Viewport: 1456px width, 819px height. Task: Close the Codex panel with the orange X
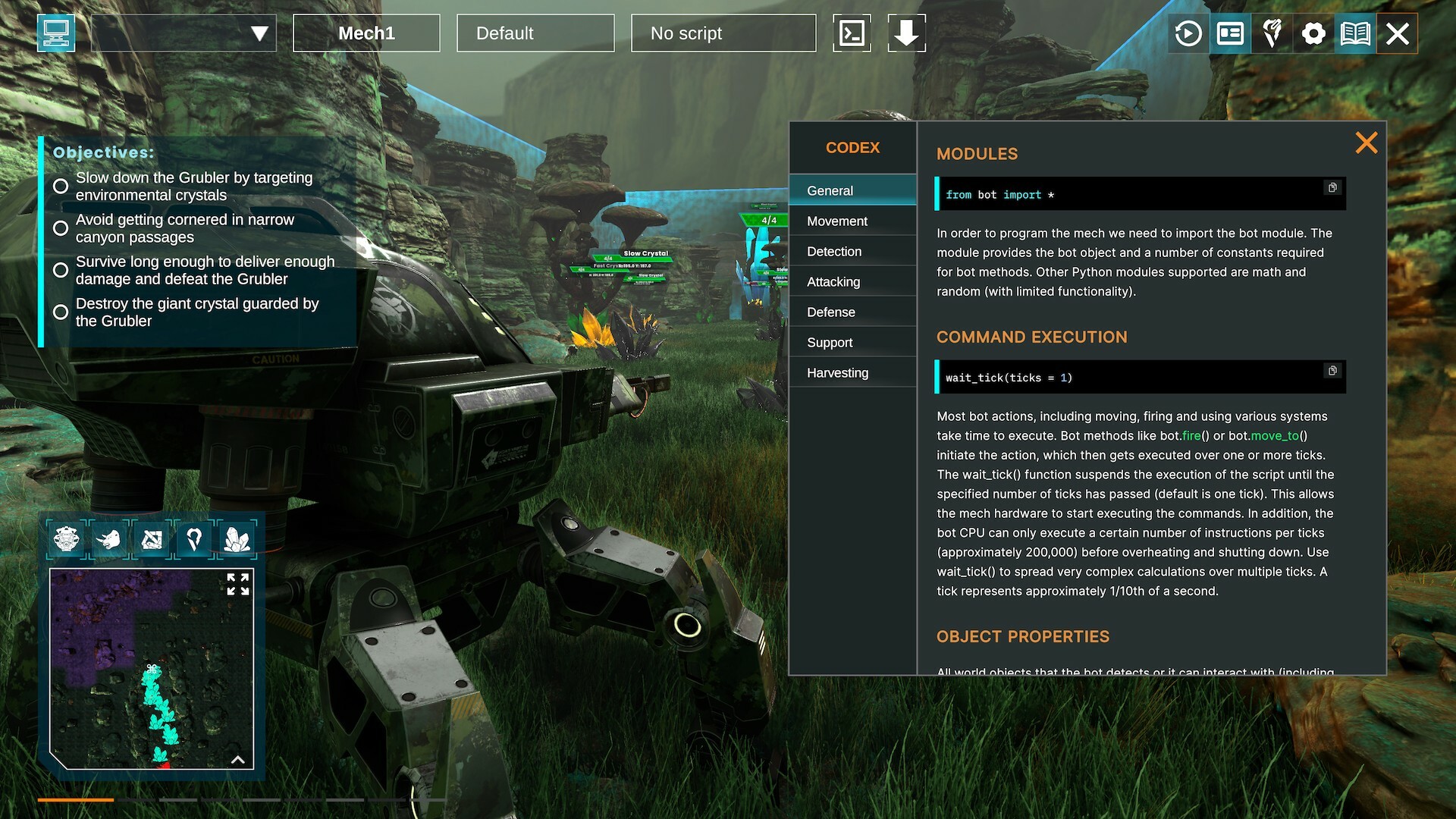pos(1366,143)
